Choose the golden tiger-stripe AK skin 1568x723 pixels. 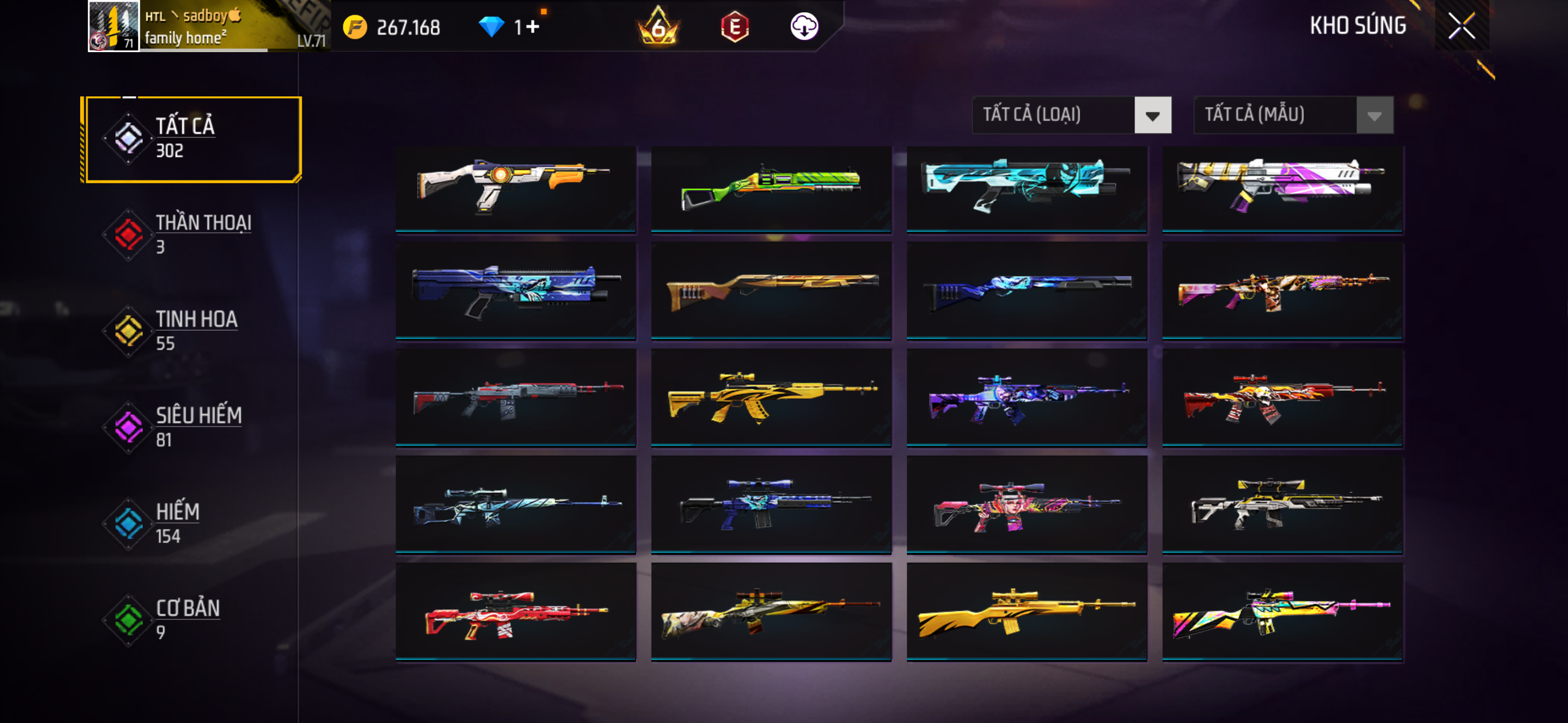(x=771, y=397)
